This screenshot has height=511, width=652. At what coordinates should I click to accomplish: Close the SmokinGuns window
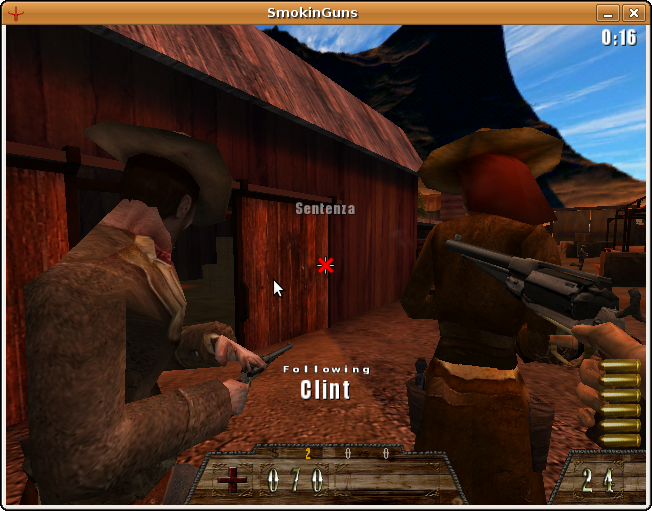tap(633, 13)
